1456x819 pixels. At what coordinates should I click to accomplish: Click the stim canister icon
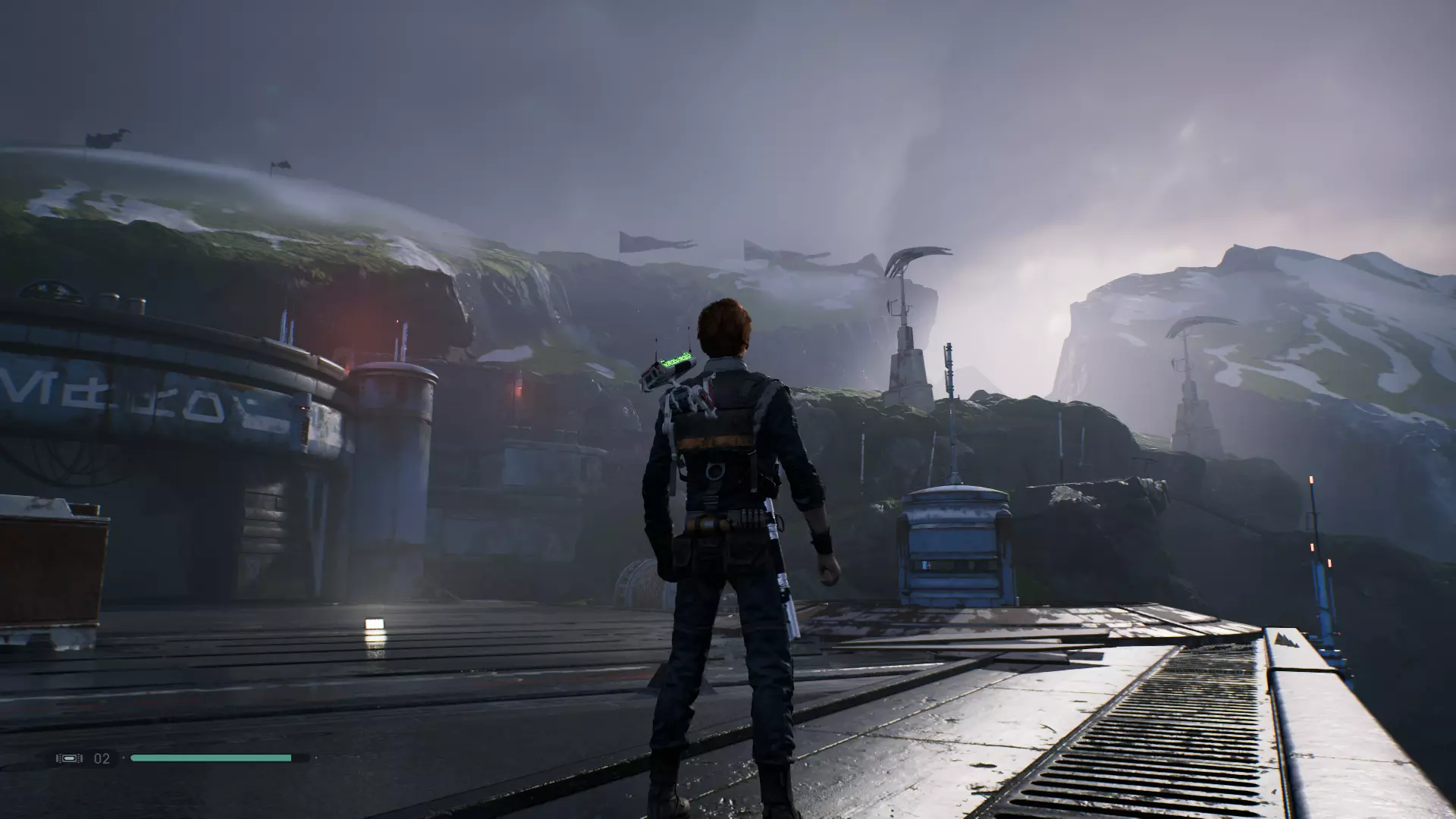69,758
